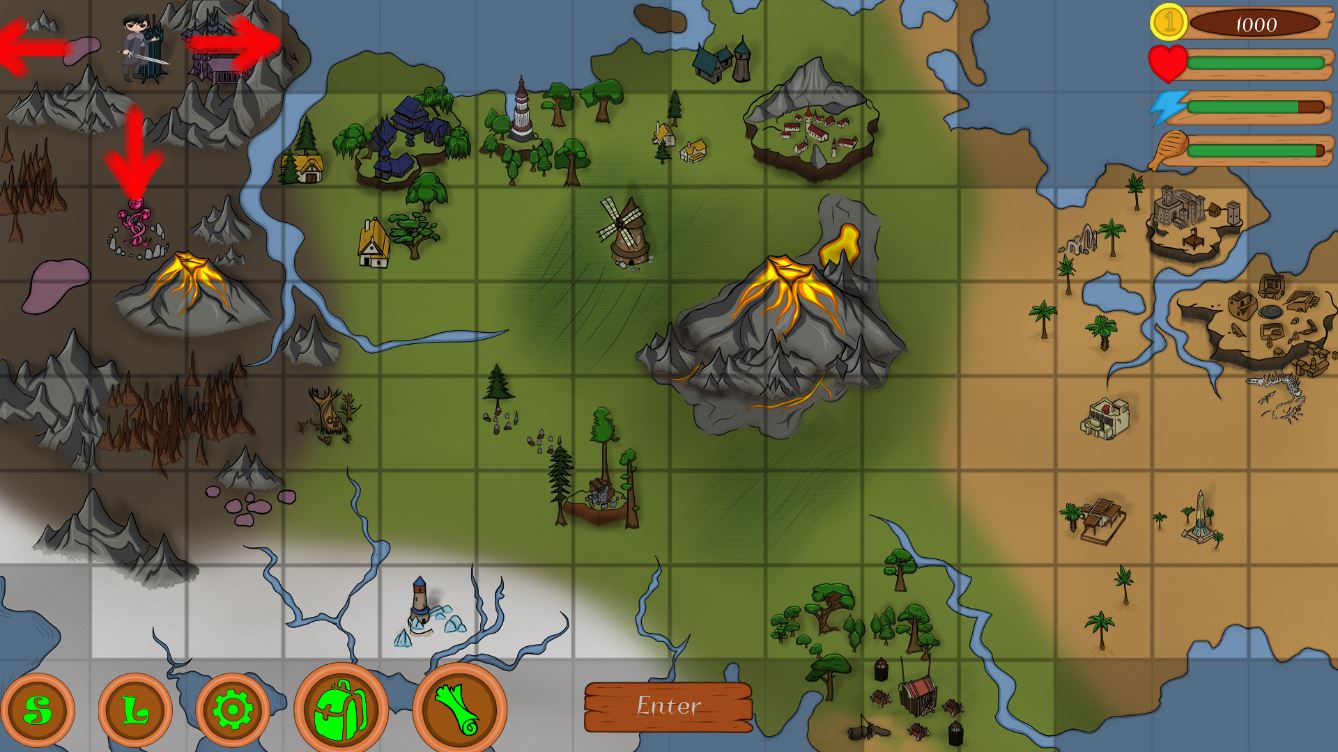This screenshot has height=752, width=1338.
Task: Select the lighthouse in the snowy region
Action: [420, 600]
